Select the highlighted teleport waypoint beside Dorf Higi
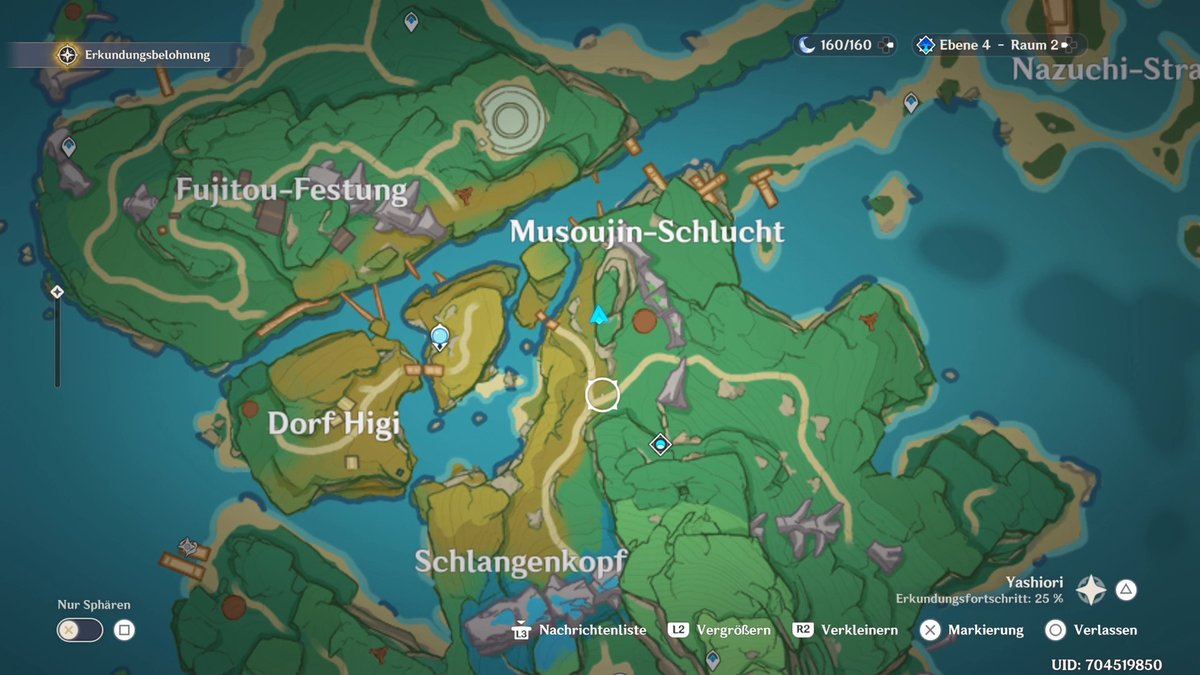The height and width of the screenshot is (675, 1200). point(439,337)
